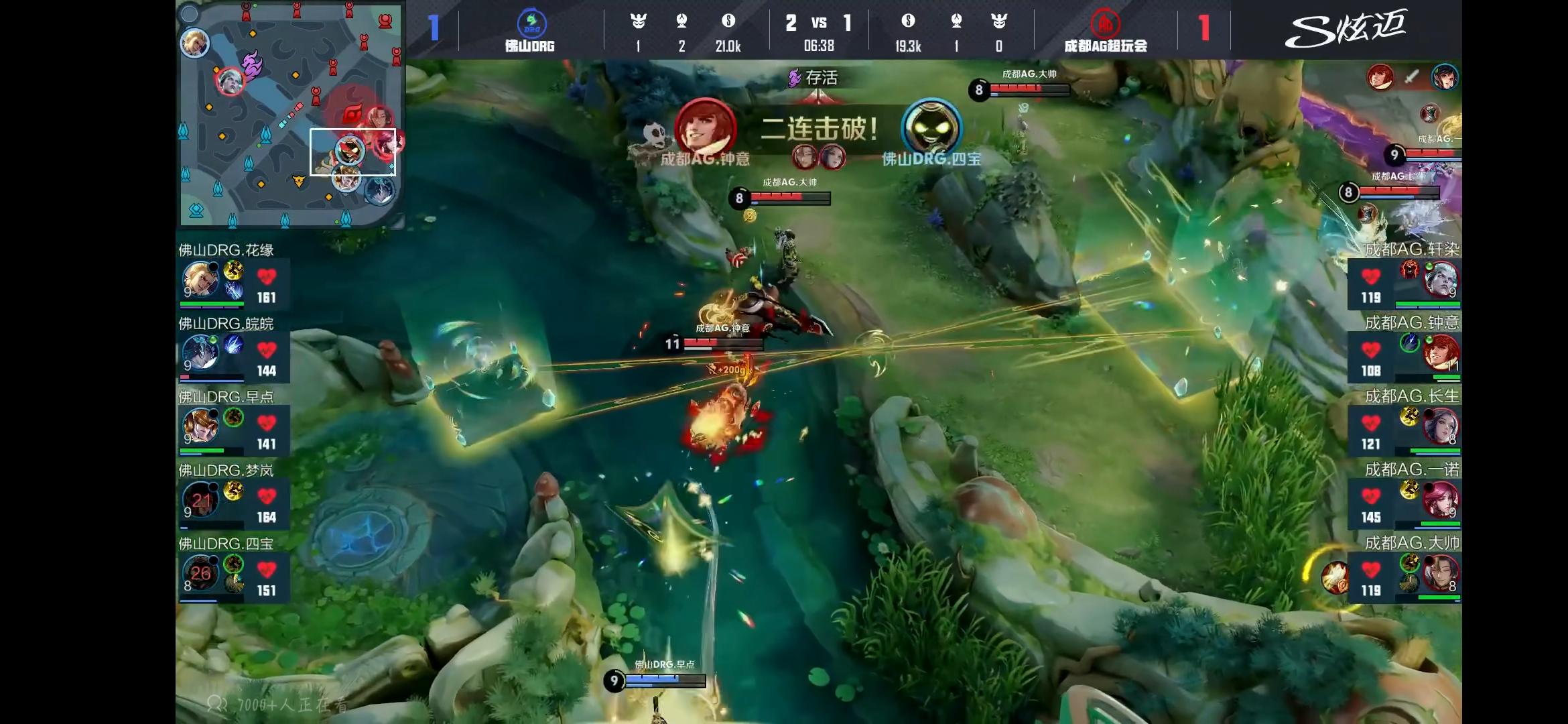Open the 炫迈 sponsor logo
This screenshot has height=724, width=1568.
pyautogui.click(x=1346, y=29)
